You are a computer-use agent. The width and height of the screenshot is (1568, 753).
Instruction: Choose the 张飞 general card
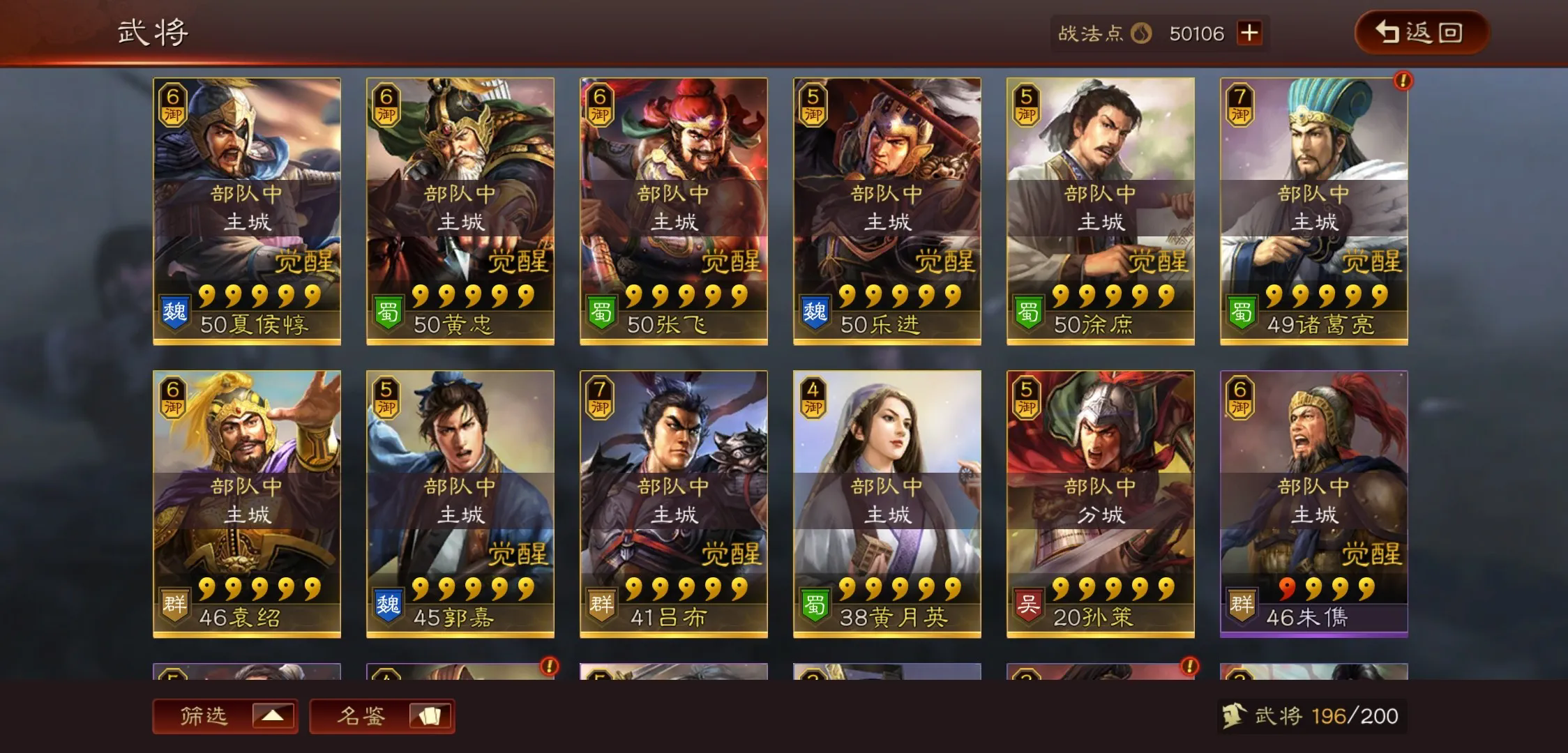[674, 211]
